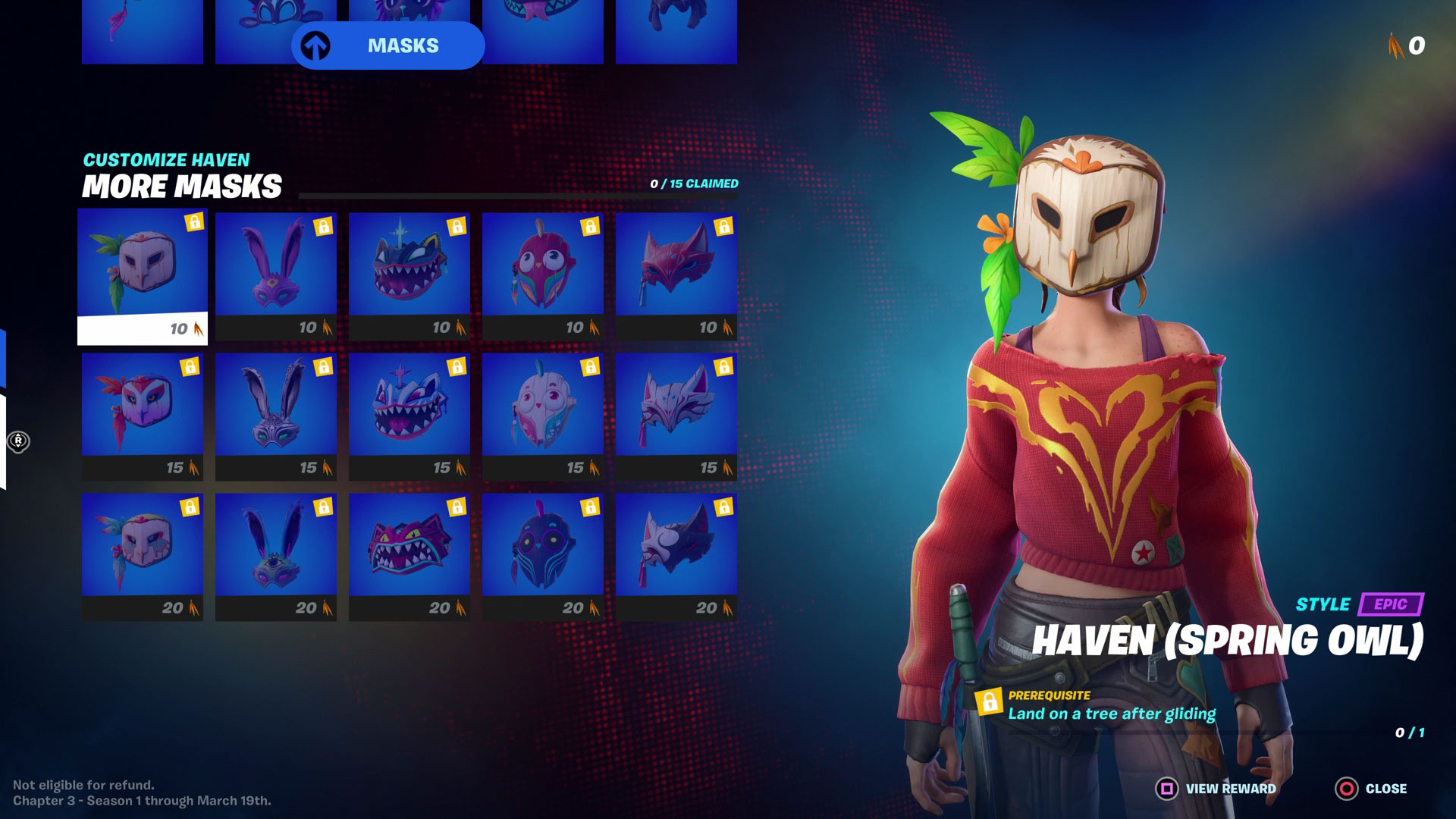Viewport: 1456px width, 819px height.
Task: Select the white moon fox mask costing 20
Action: (676, 554)
